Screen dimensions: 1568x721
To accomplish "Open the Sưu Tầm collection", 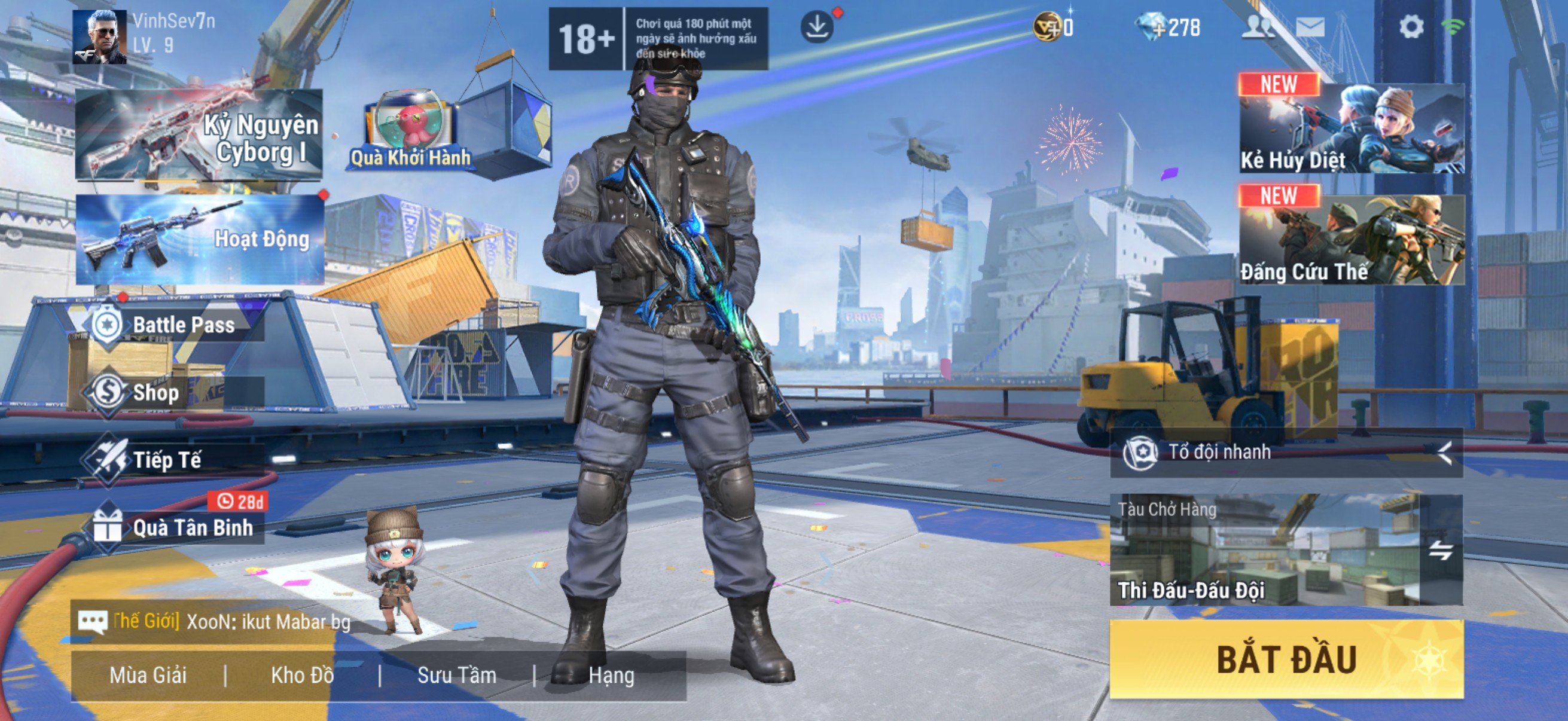I will [456, 676].
